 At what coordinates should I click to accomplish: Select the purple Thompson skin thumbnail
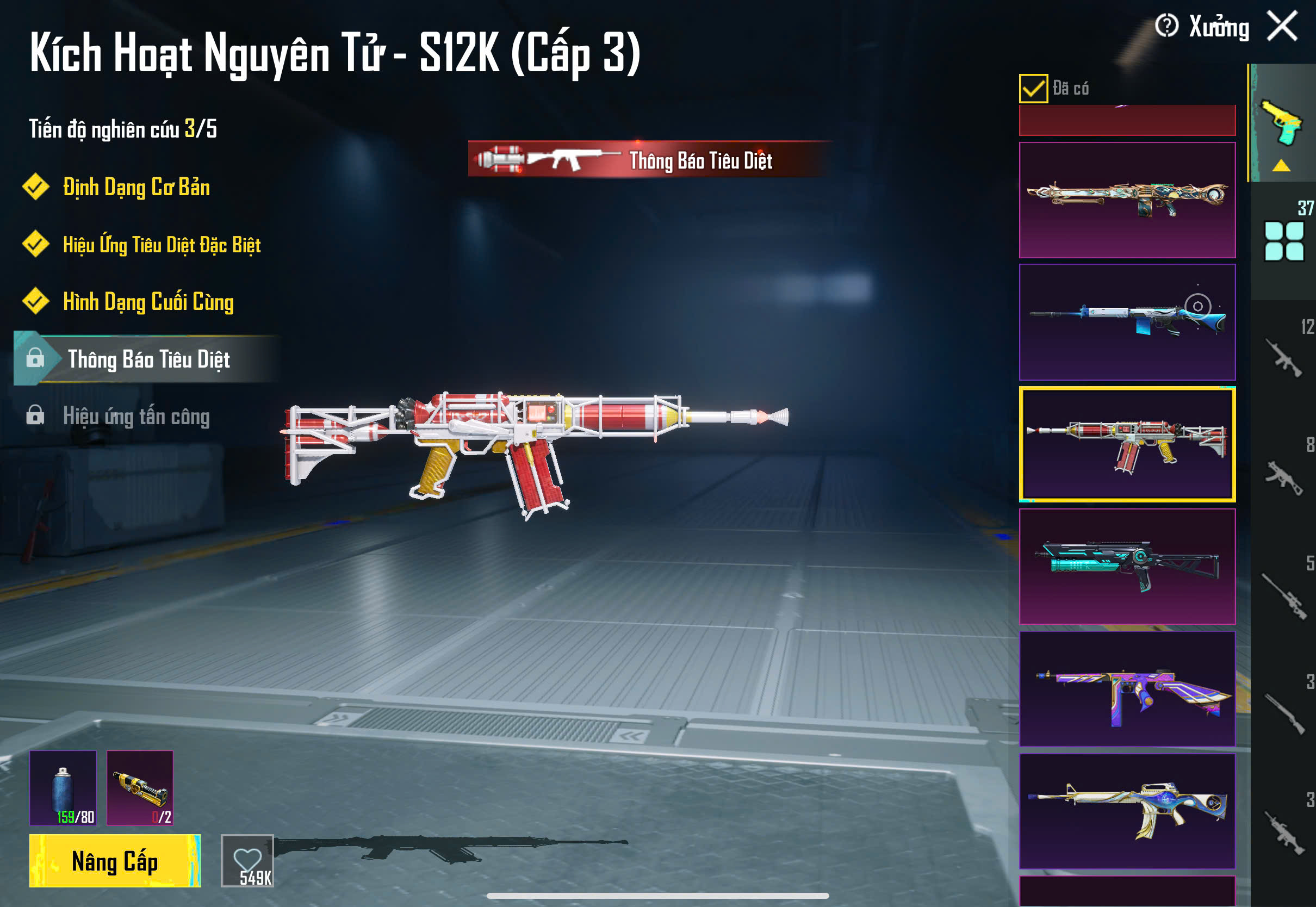tap(1127, 689)
